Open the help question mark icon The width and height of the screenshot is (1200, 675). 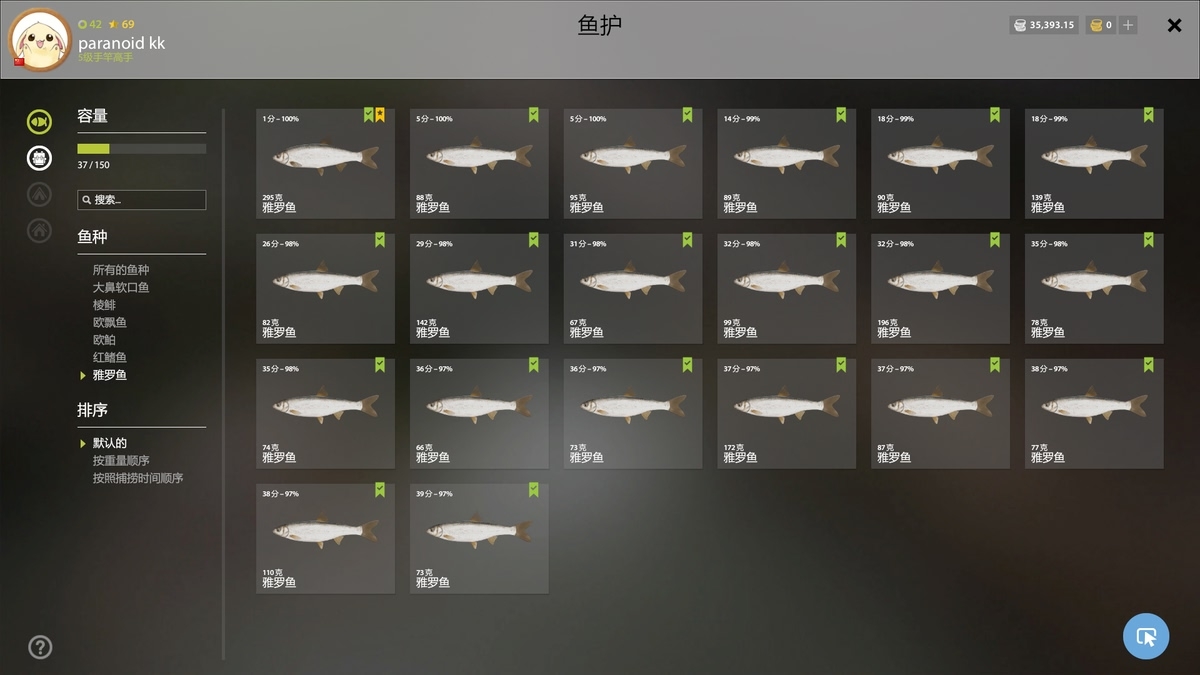point(40,647)
